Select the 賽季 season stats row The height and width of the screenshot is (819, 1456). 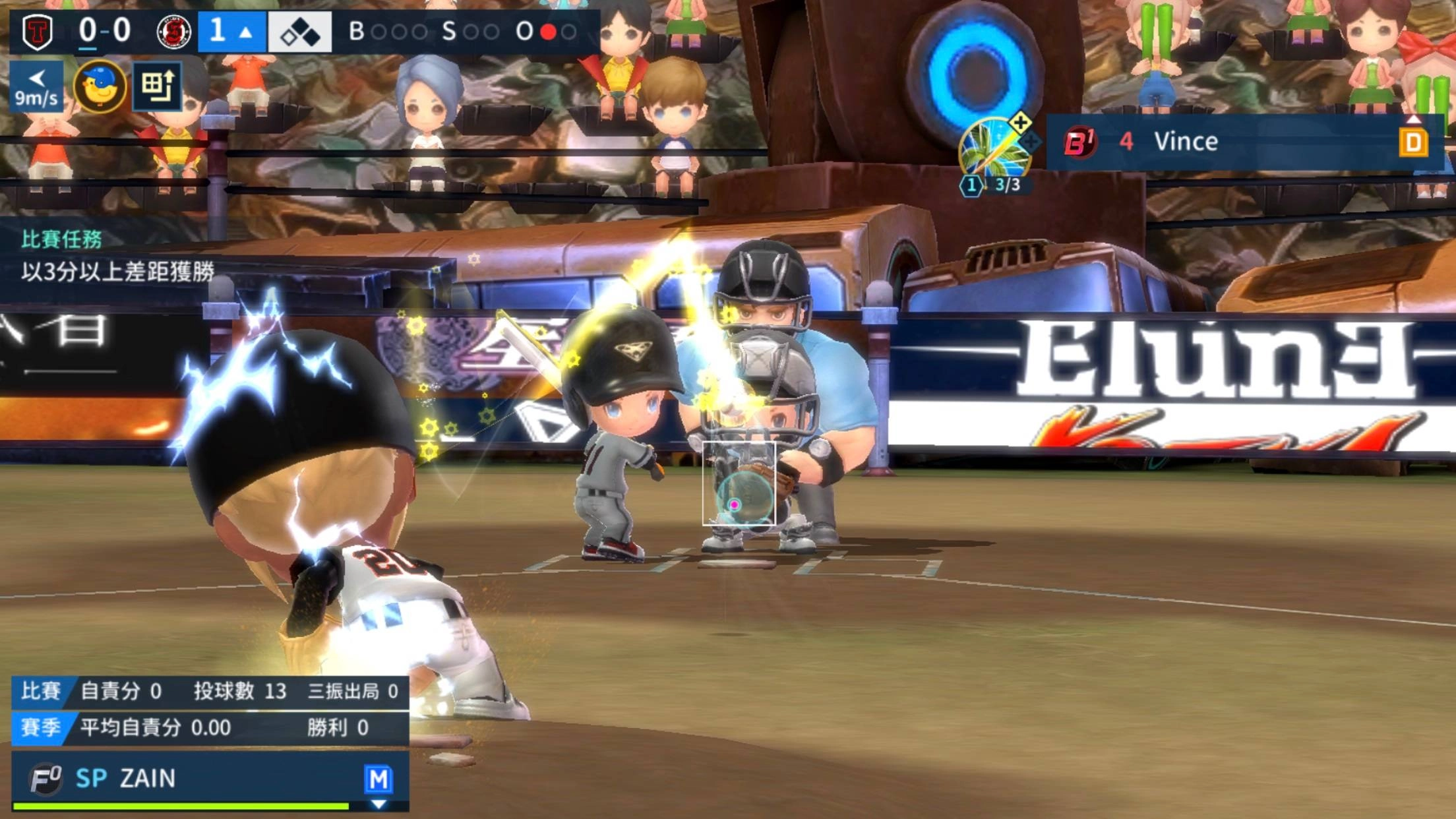tap(210, 728)
